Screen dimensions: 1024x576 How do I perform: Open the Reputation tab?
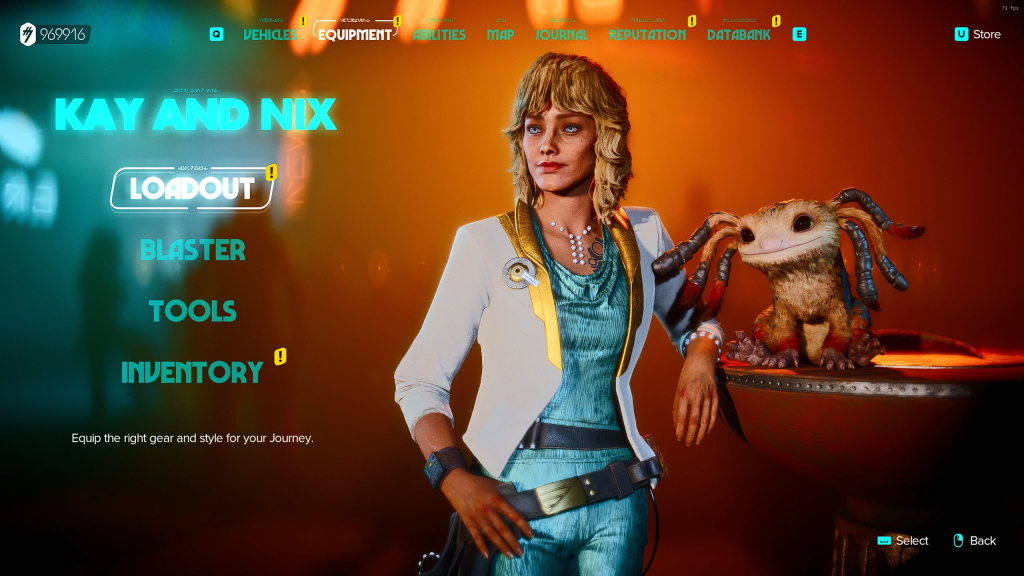[x=647, y=35]
